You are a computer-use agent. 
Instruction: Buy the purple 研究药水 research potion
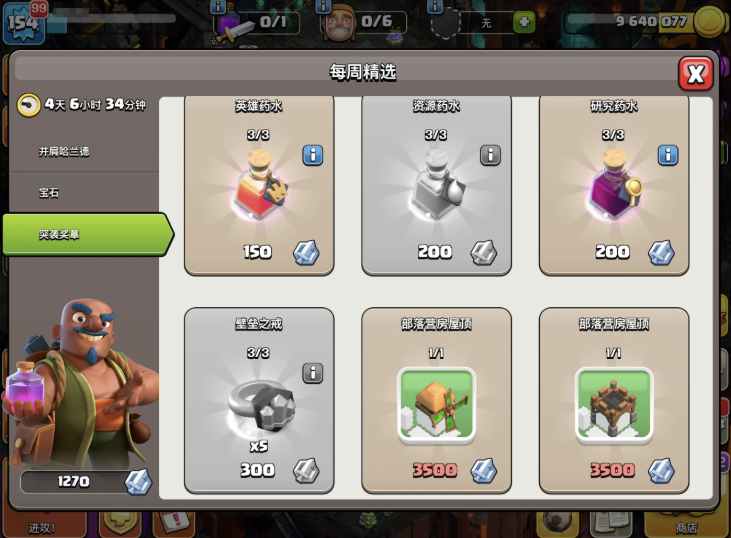[x=613, y=185]
